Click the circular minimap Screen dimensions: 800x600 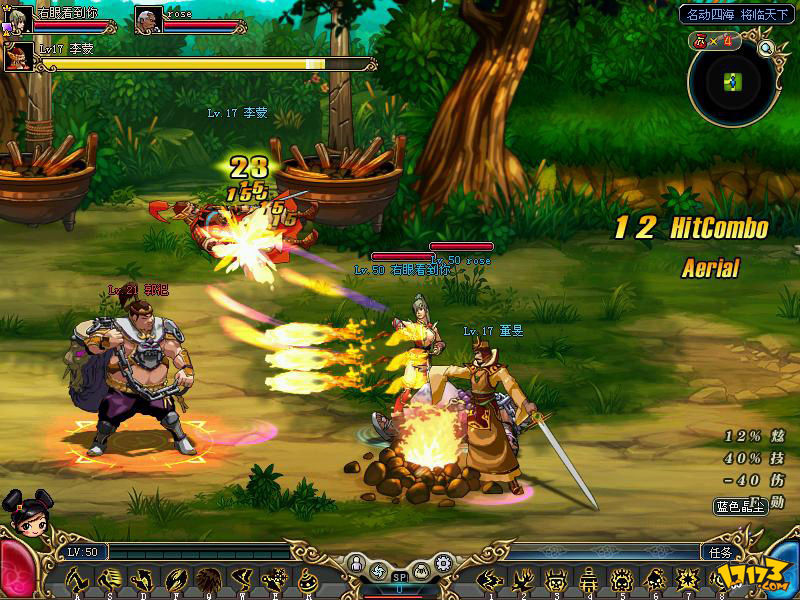pos(733,83)
